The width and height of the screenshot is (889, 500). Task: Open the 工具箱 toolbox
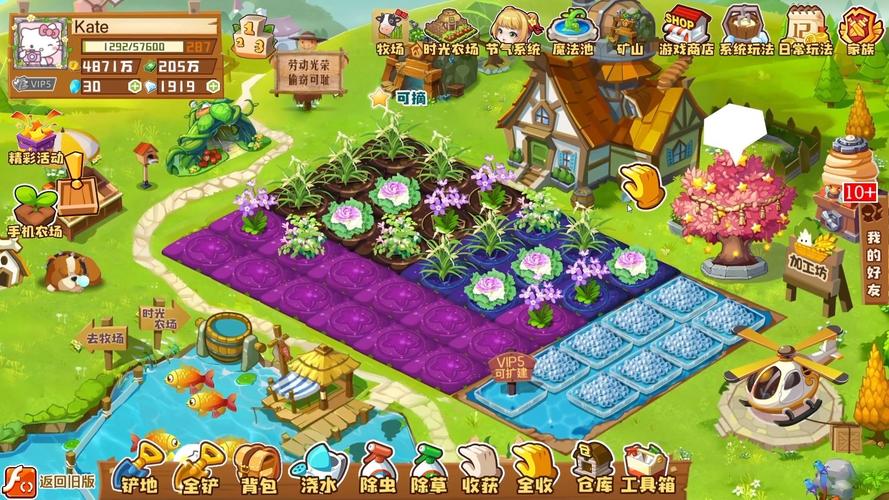coord(645,470)
